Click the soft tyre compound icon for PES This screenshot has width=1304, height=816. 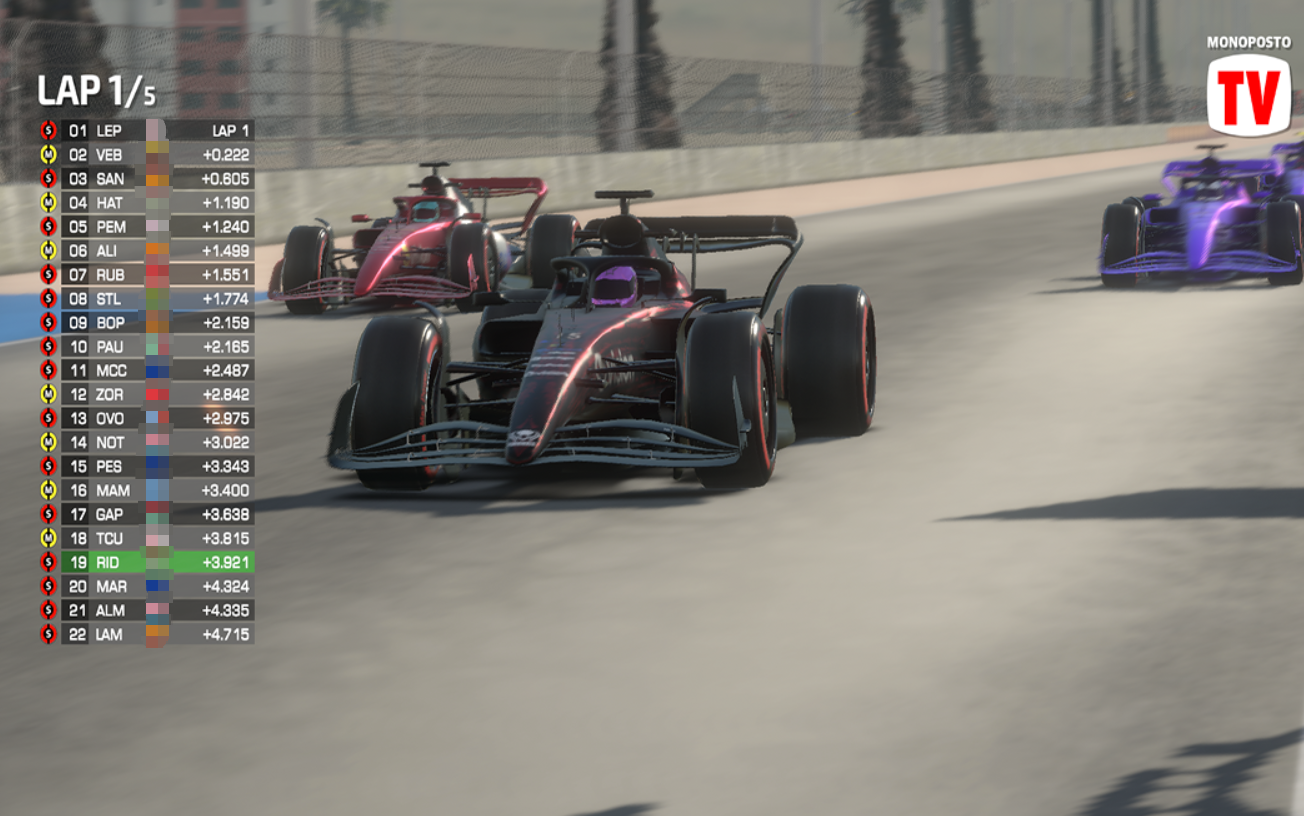pos(47,467)
